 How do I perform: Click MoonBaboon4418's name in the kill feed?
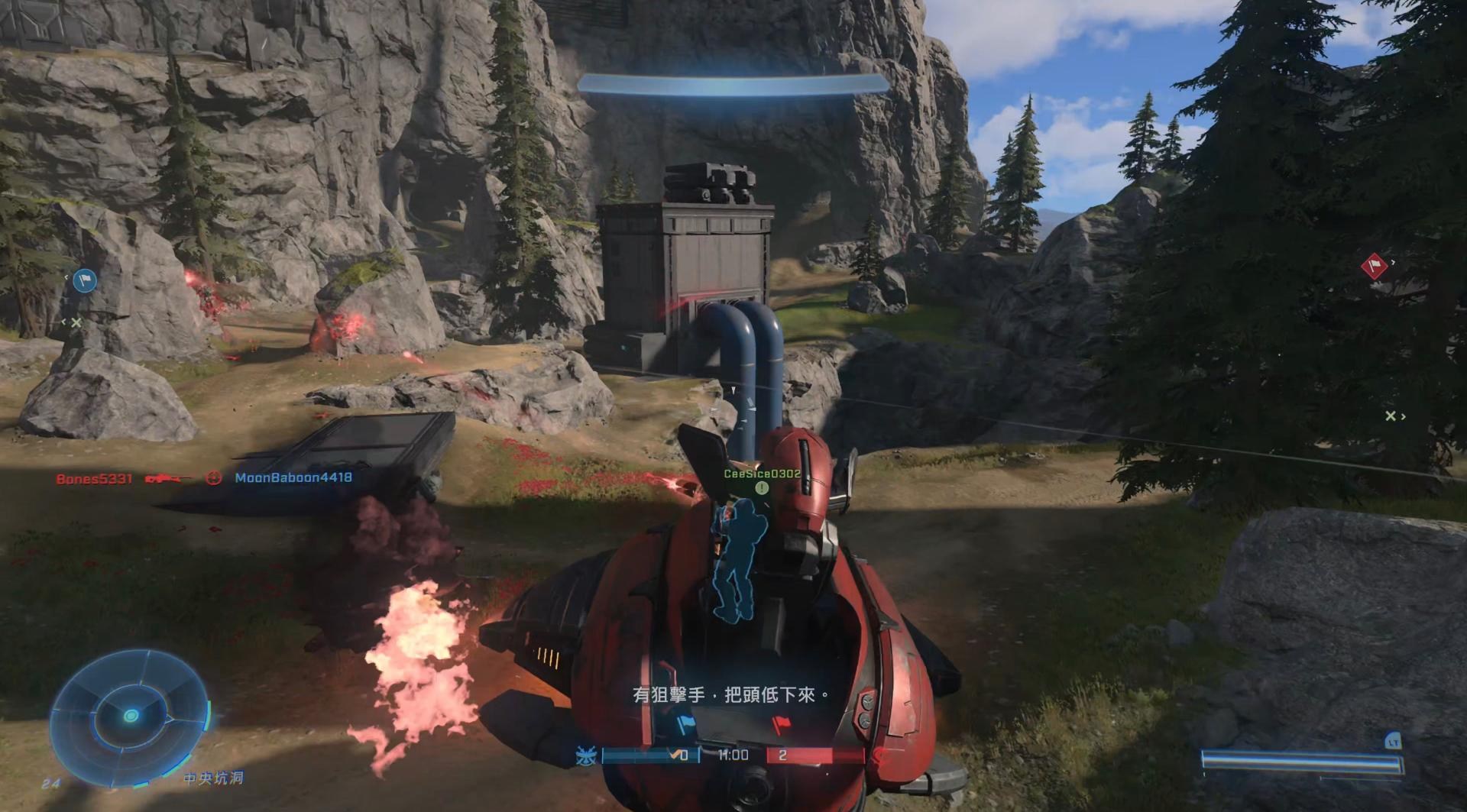[293, 477]
